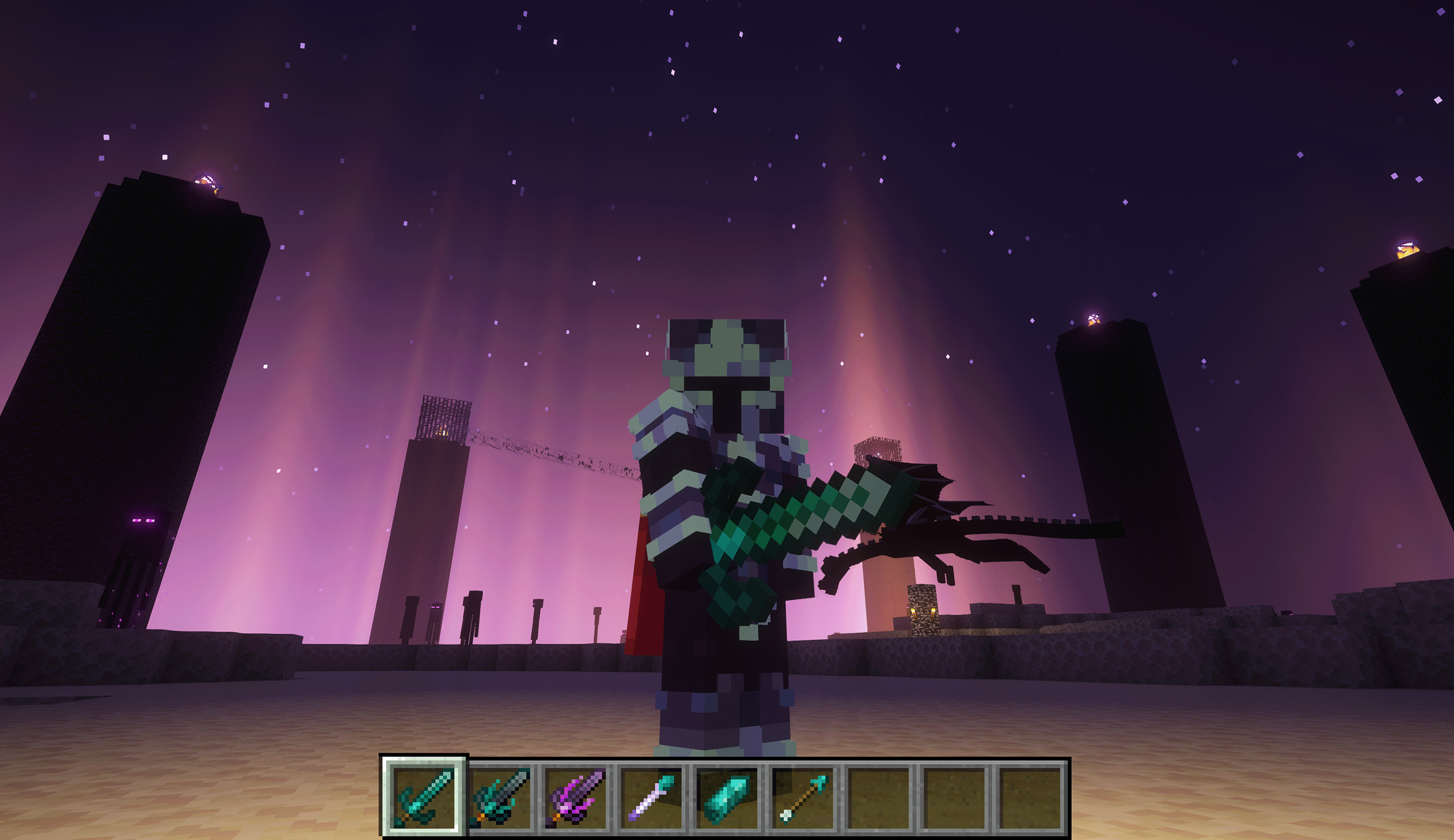The width and height of the screenshot is (1454, 840).
Task: Choose the teal crystal shard slot
Action: click(726, 797)
